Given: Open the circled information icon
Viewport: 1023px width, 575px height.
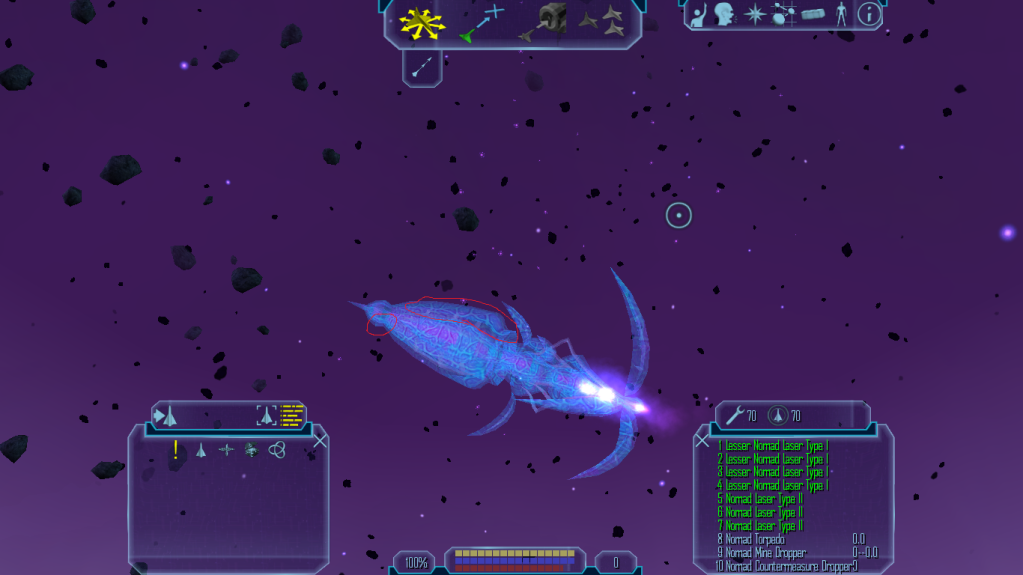Looking at the screenshot, I should [x=870, y=14].
